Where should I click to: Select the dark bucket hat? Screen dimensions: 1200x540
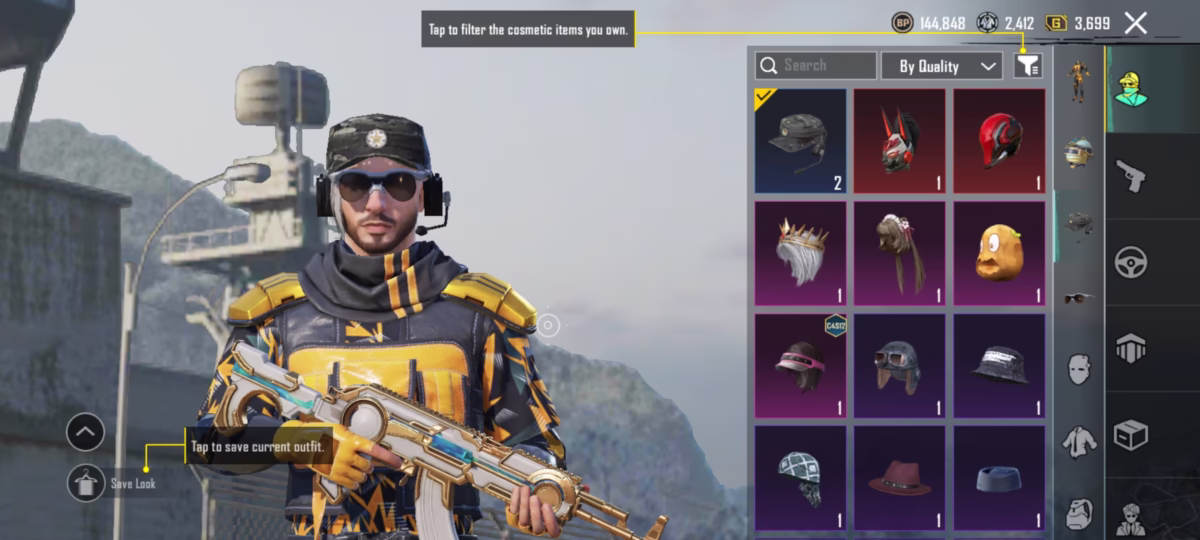click(x=998, y=365)
